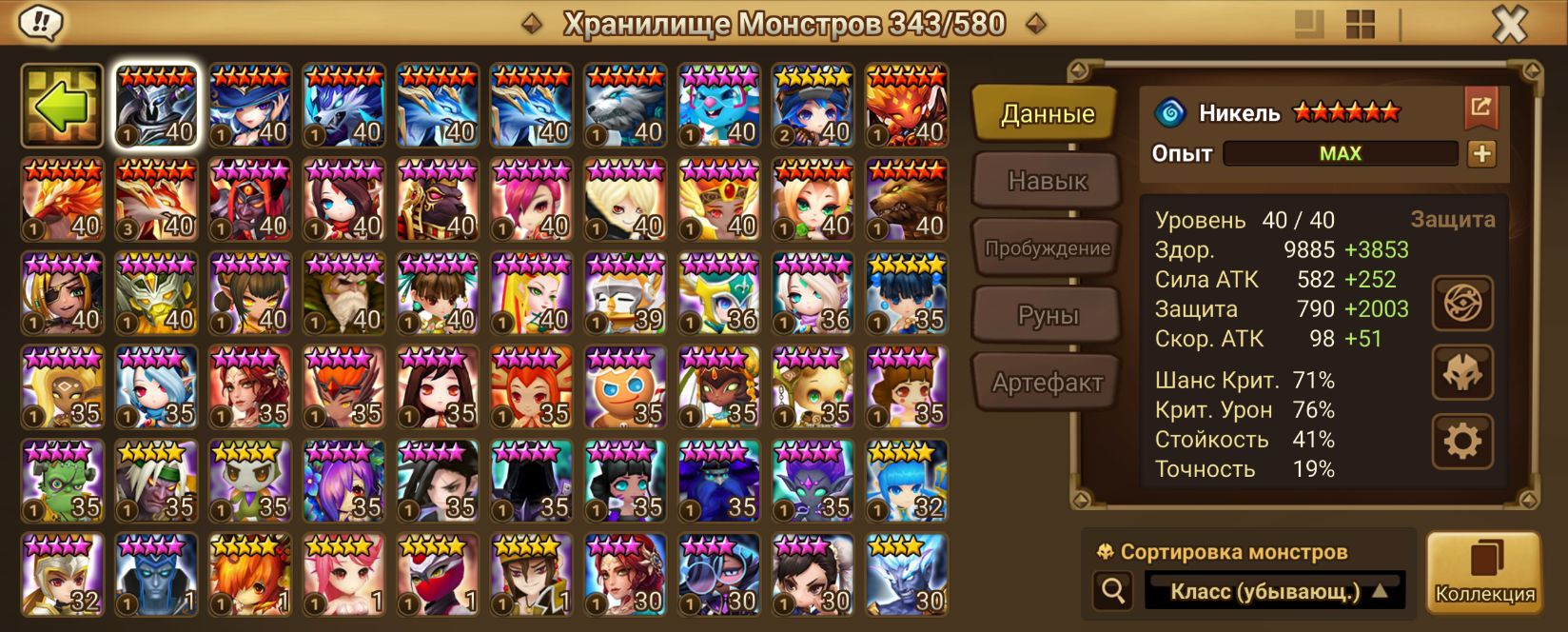Viewport: 1568px width, 632px height.
Task: Click the mask icon button
Action: 1462,372
